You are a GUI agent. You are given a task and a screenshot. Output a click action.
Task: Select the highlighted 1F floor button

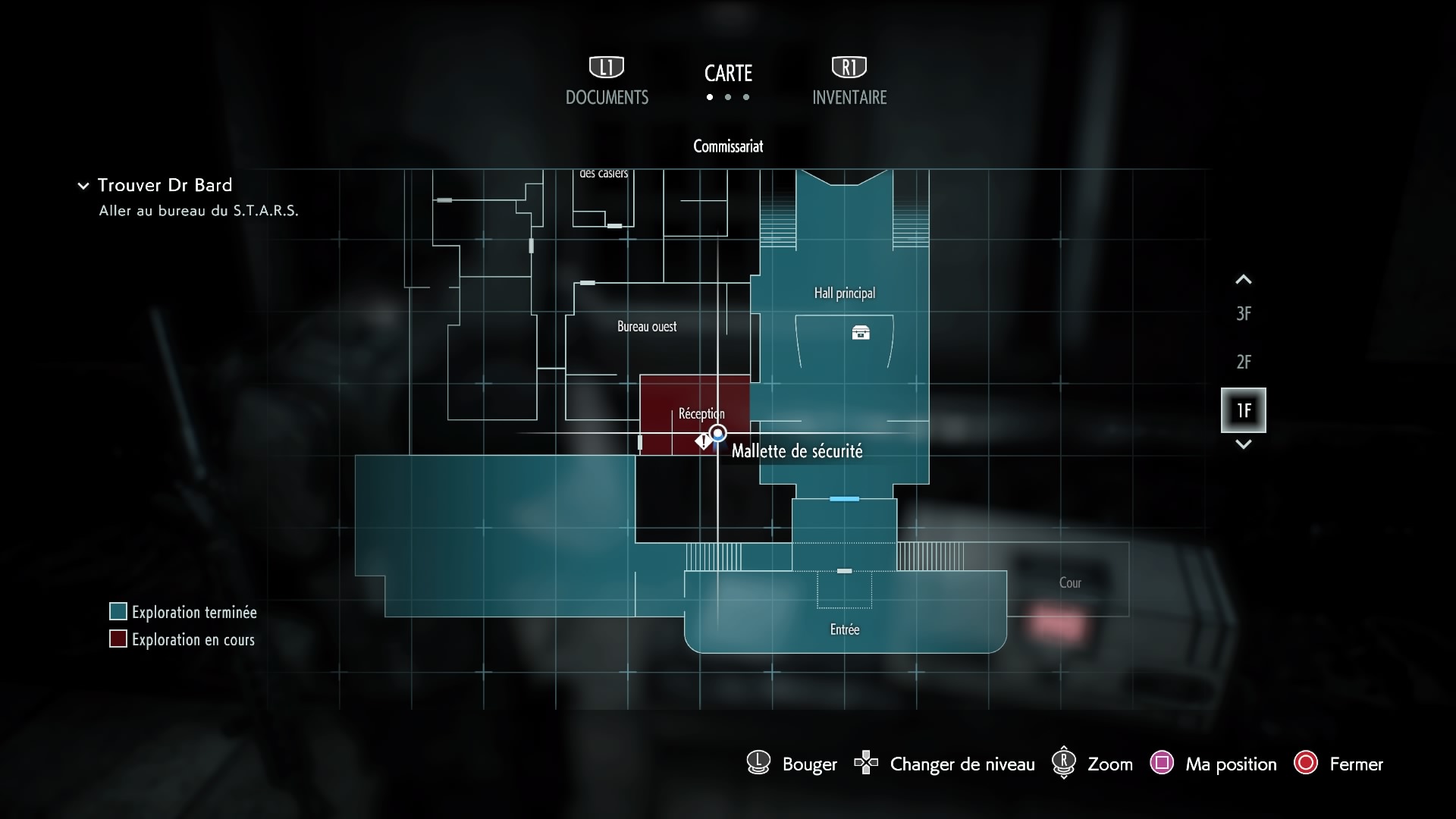[1243, 410]
